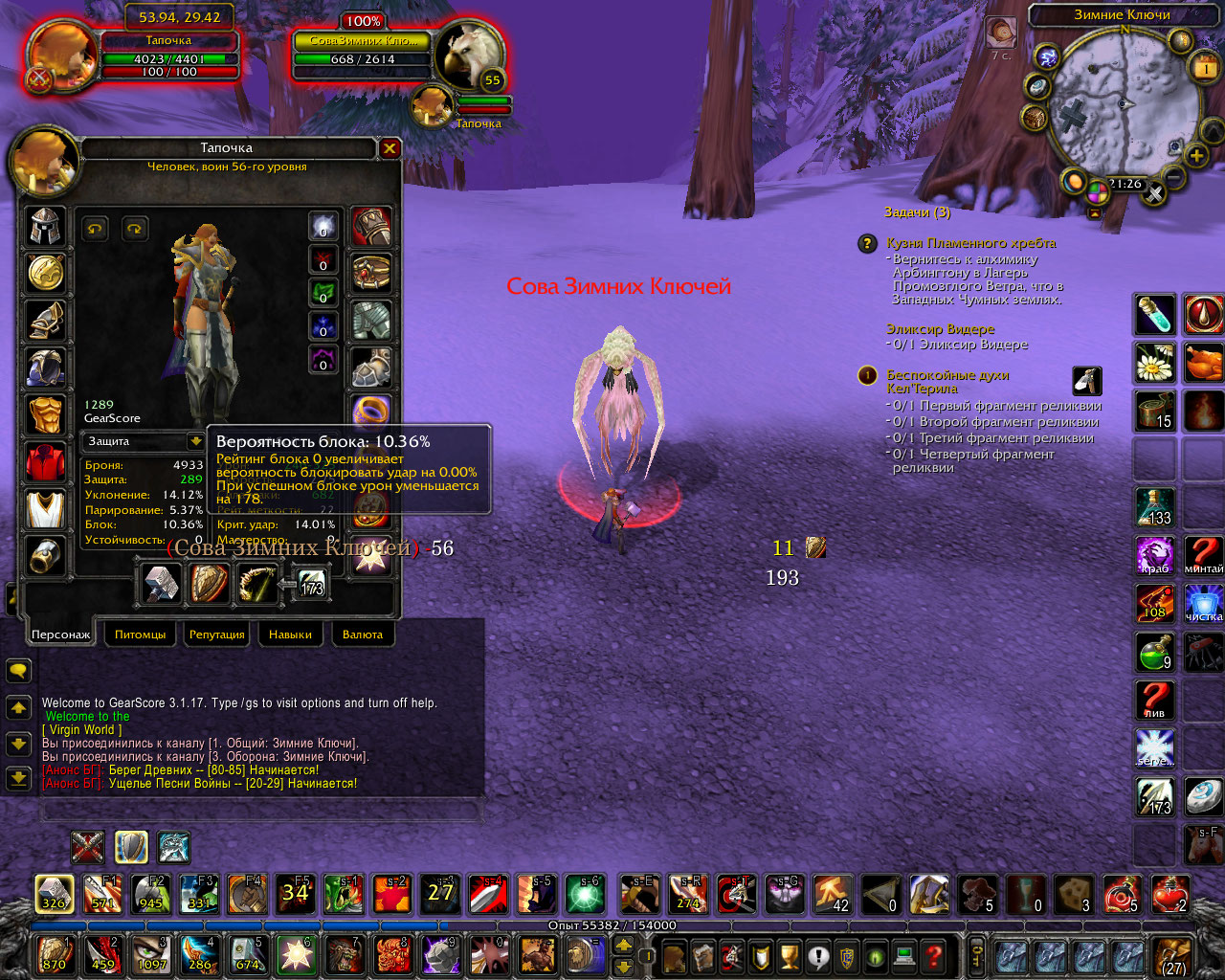Zoom in the minimap
This screenshot has width=1225, height=980.
click(x=1196, y=155)
